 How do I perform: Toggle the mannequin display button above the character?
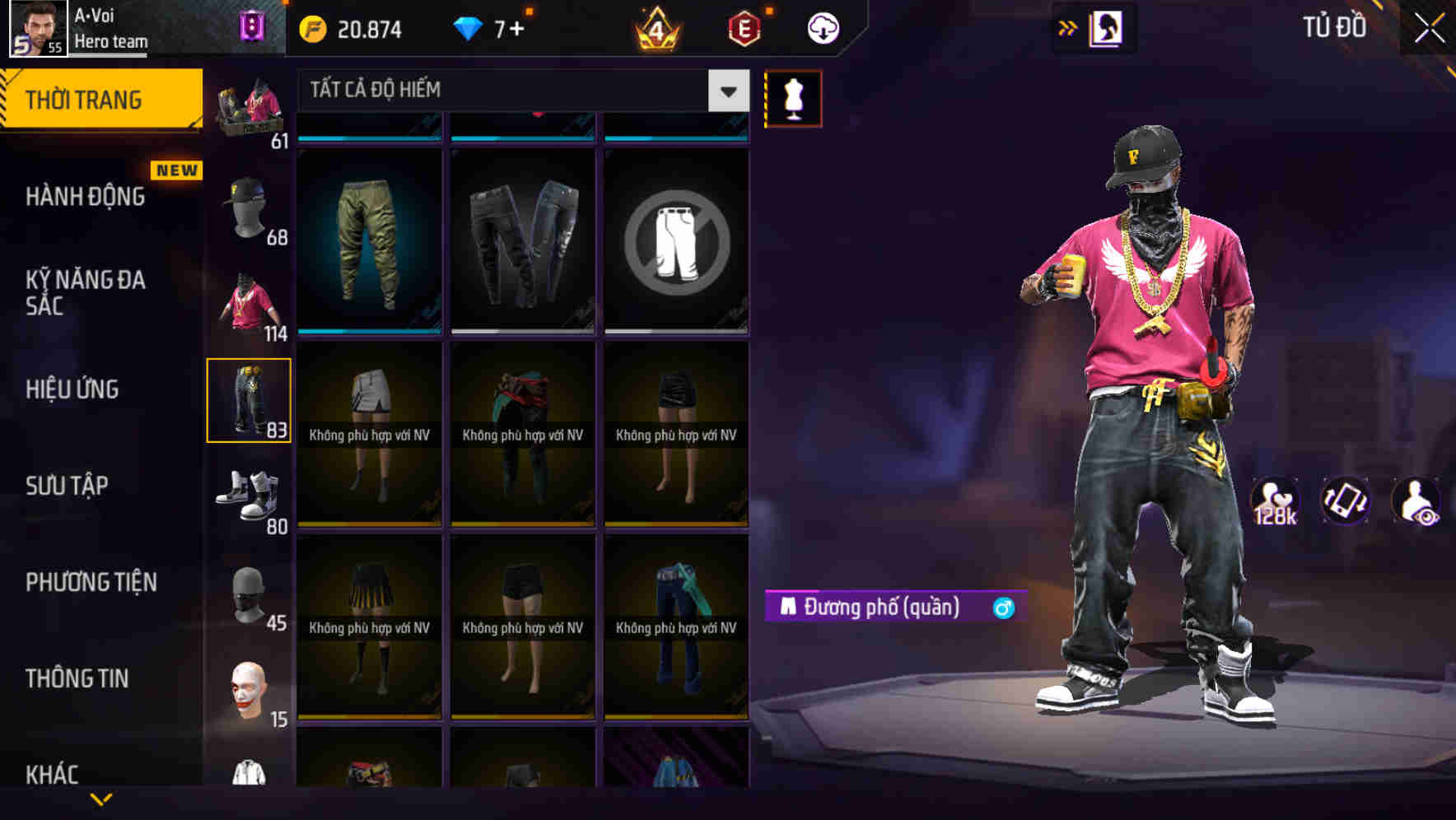point(793,97)
